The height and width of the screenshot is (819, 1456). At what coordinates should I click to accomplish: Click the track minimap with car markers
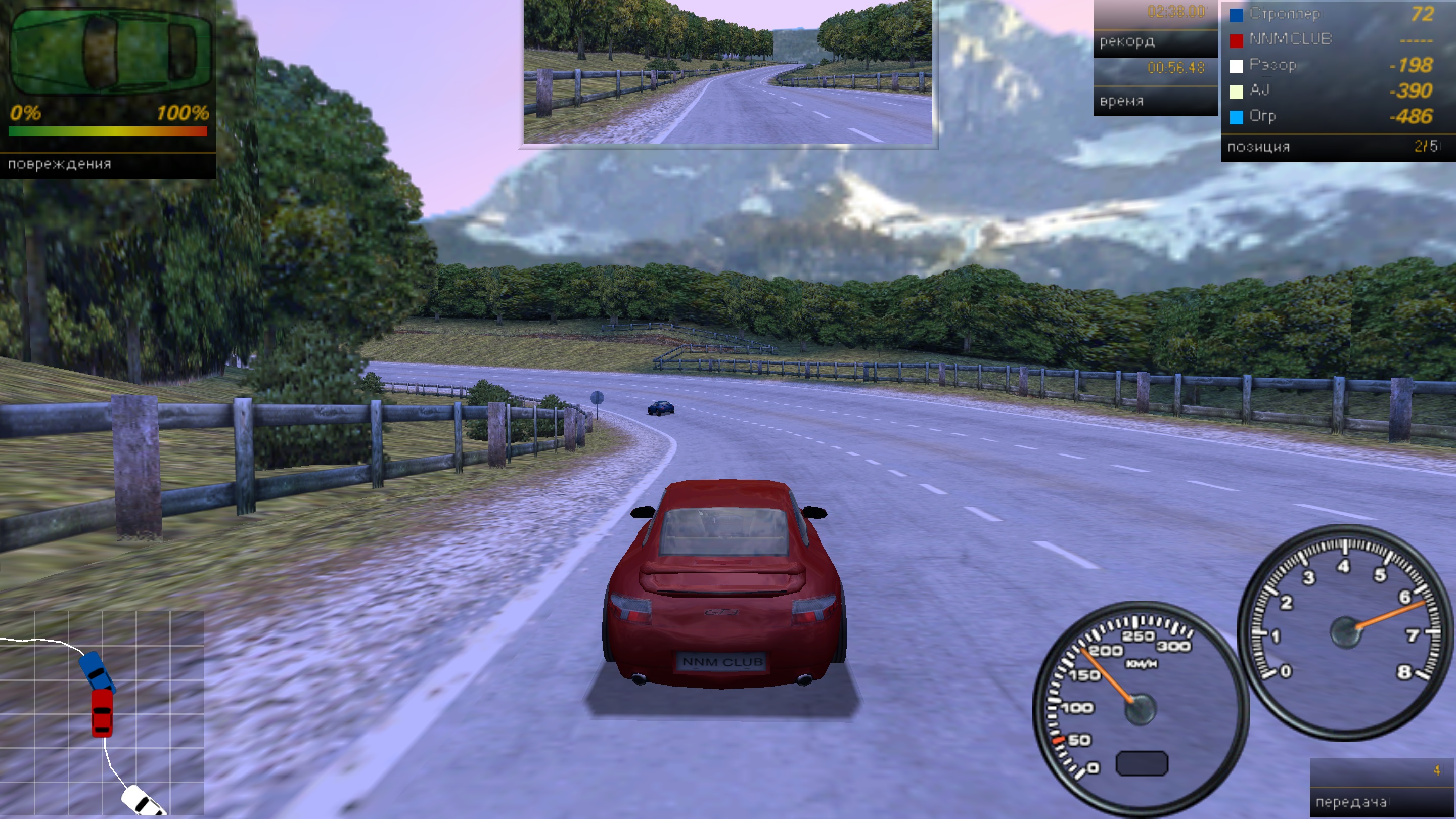102,713
